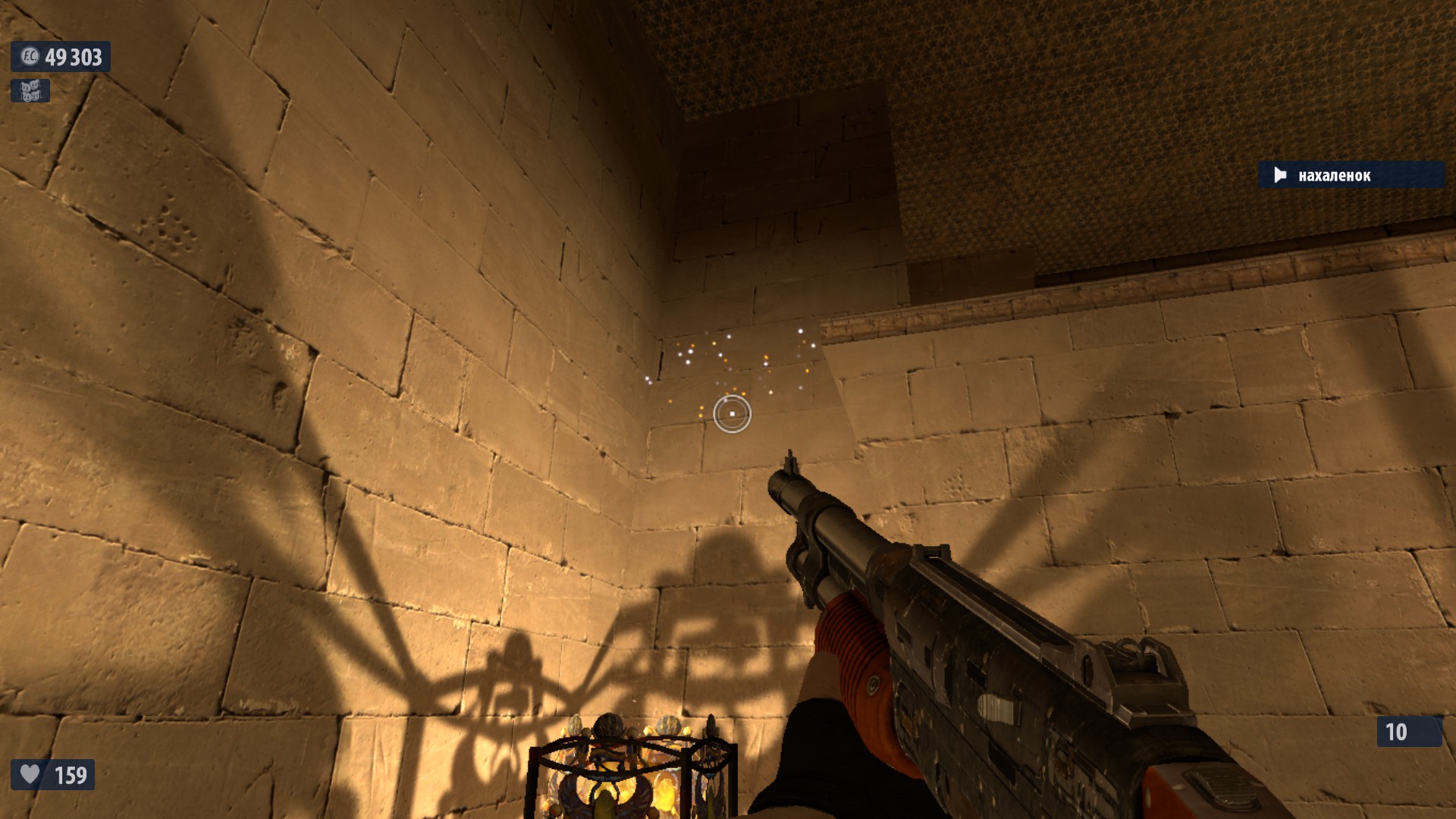This screenshot has height=819, width=1456.
Task: Click the four faces icon under the score
Action: point(30,91)
